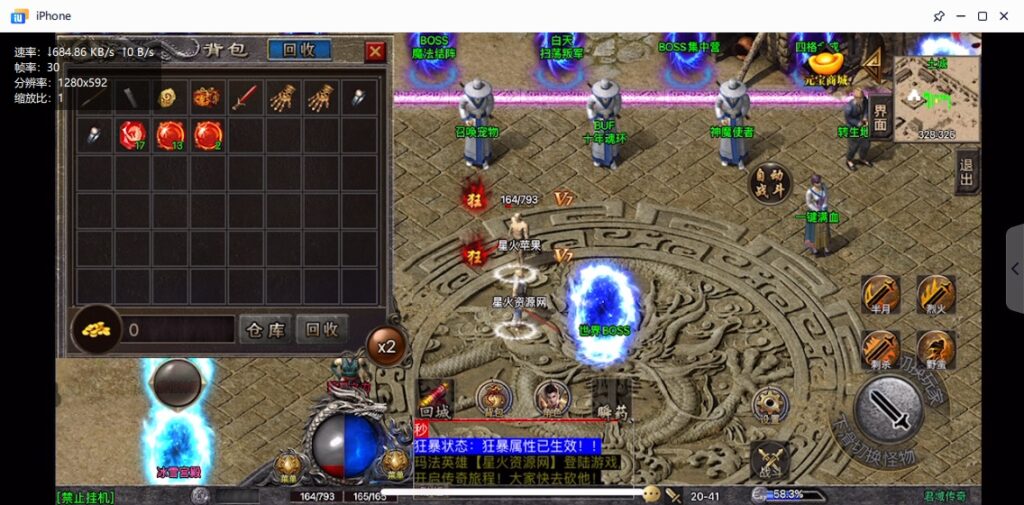
Task: Click the blue 回收 button atop backpack
Action: [x=299, y=50]
